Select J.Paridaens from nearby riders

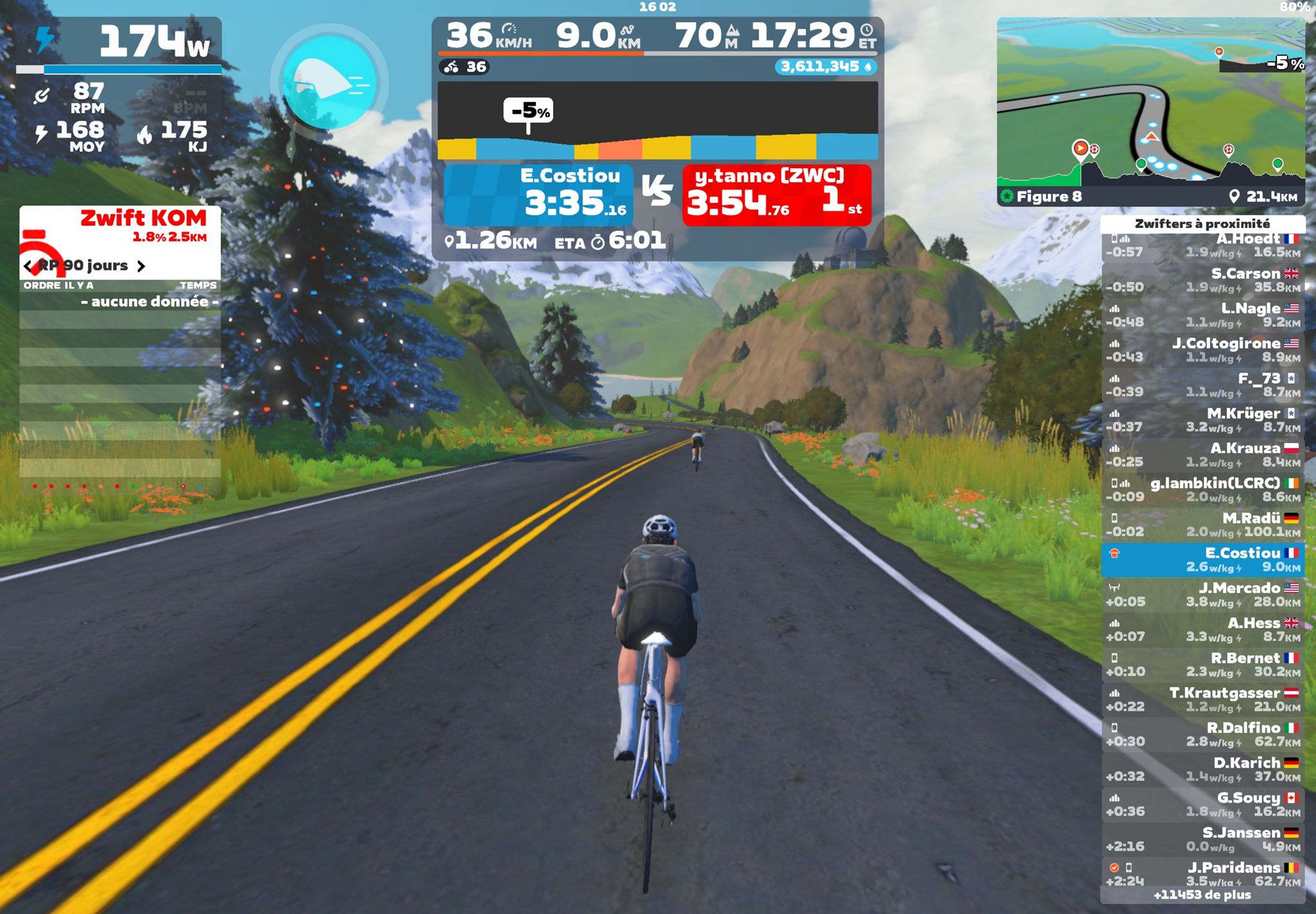[1202, 874]
